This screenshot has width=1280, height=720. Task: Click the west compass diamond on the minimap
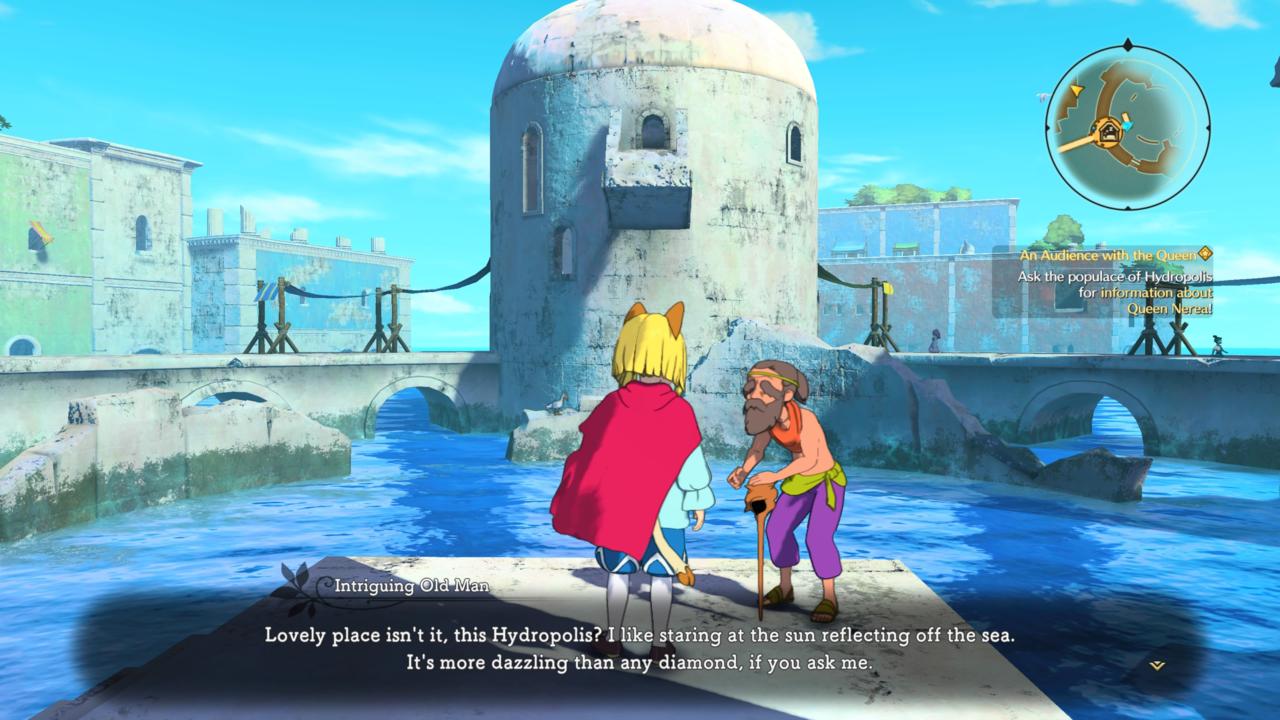[1048, 128]
